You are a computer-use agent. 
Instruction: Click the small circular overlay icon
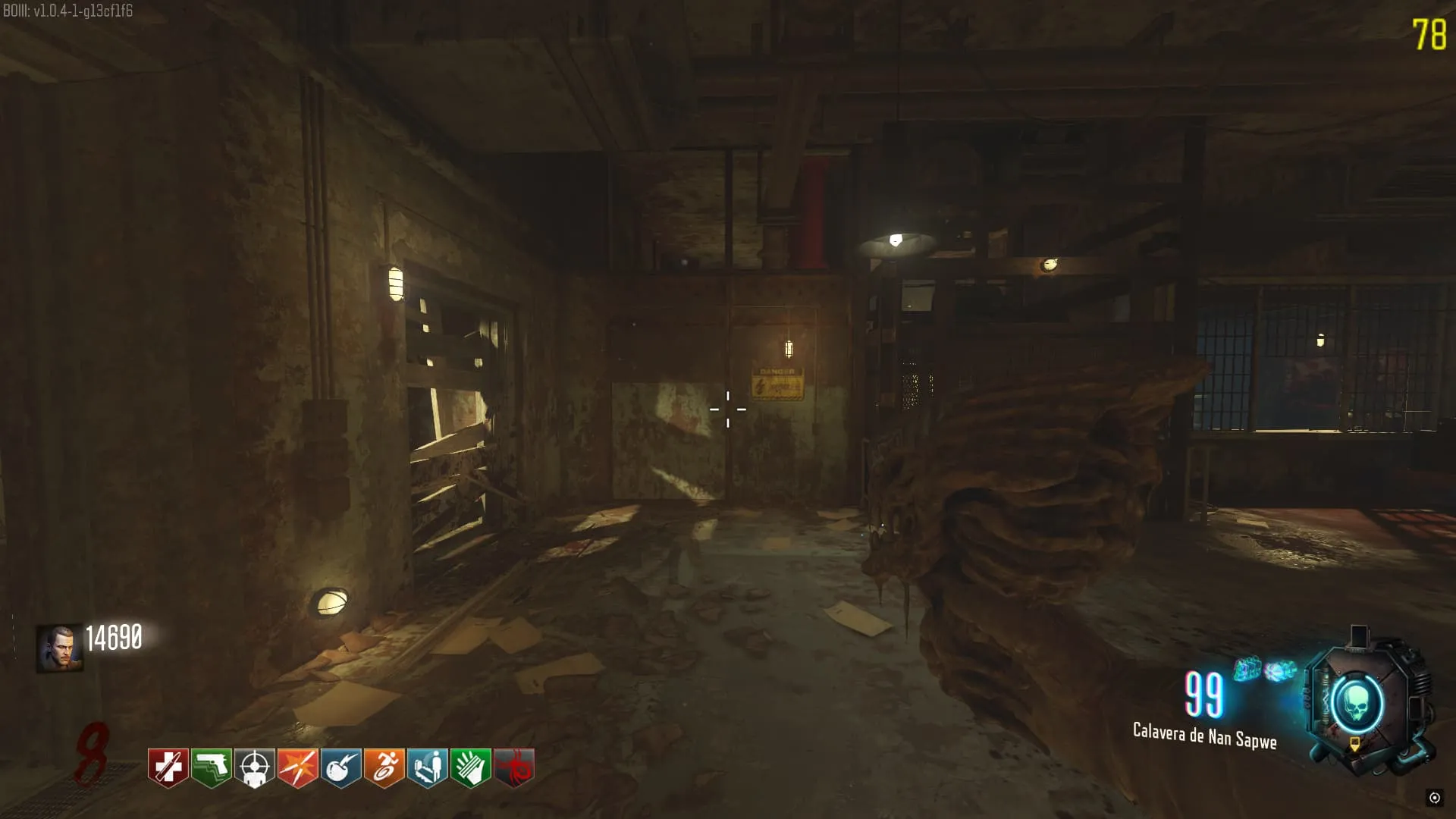(x=1434, y=797)
